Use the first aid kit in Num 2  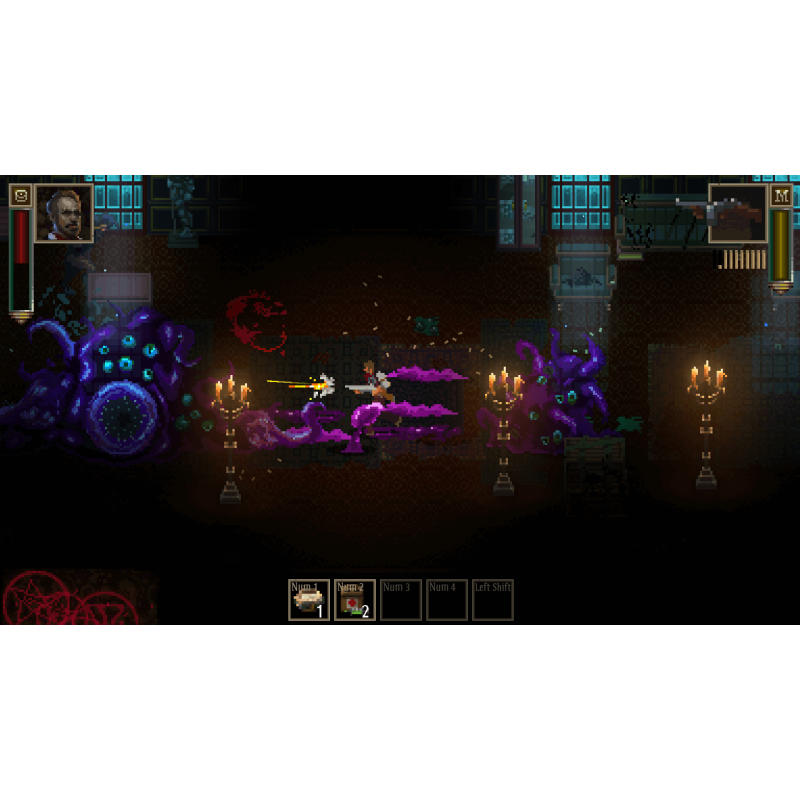355,600
